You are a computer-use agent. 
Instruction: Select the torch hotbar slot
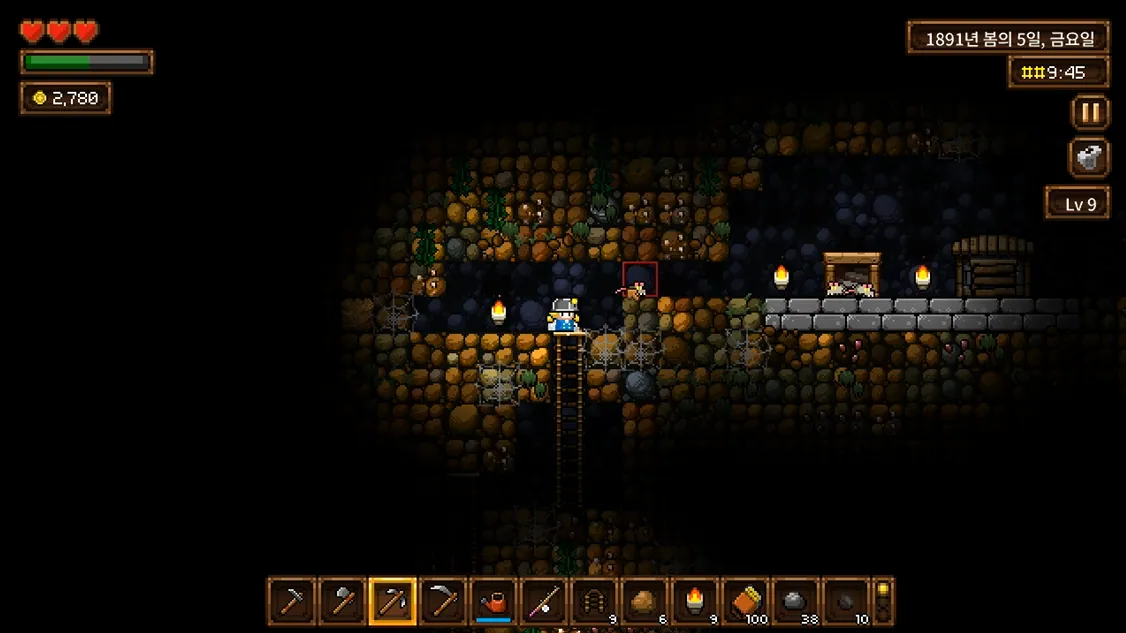click(695, 602)
